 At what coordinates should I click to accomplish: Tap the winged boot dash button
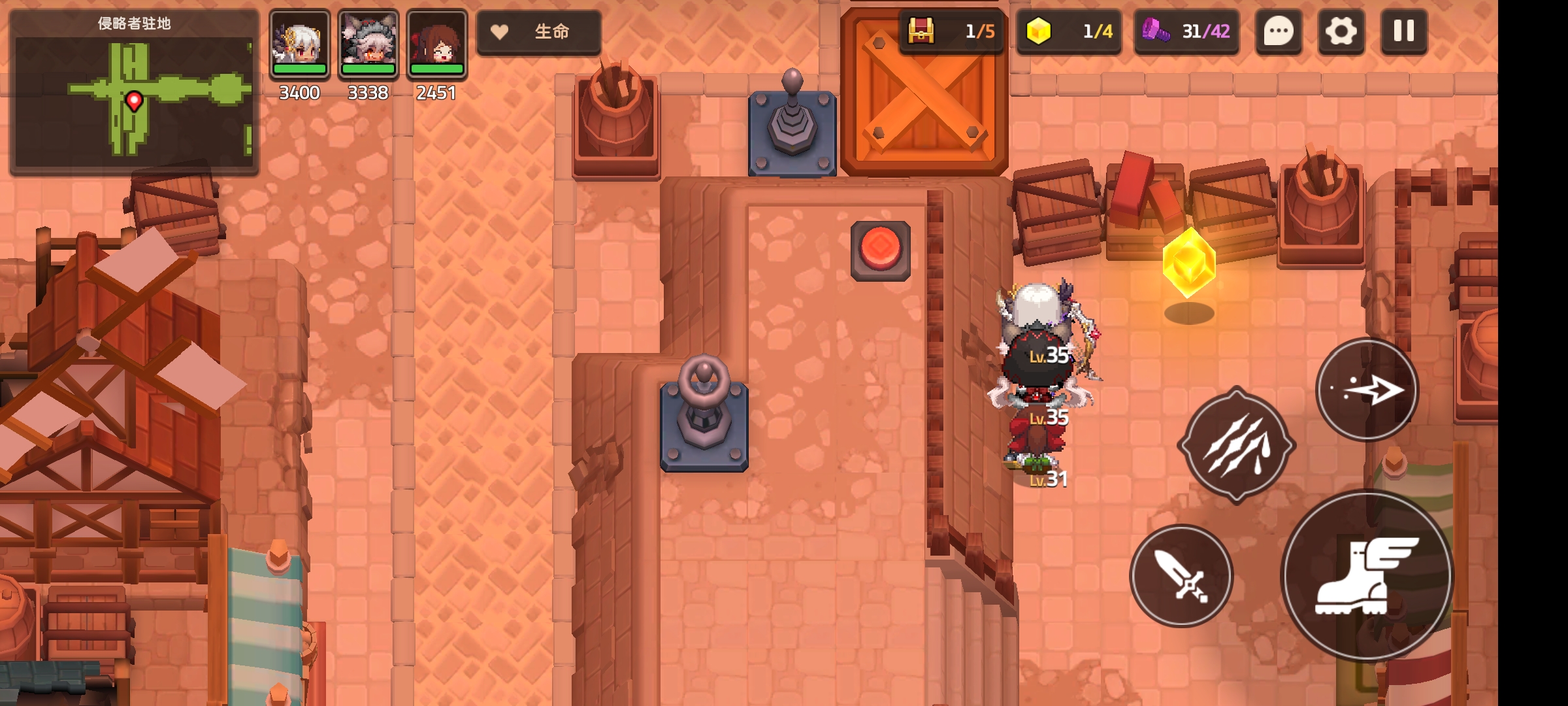pyautogui.click(x=1367, y=576)
